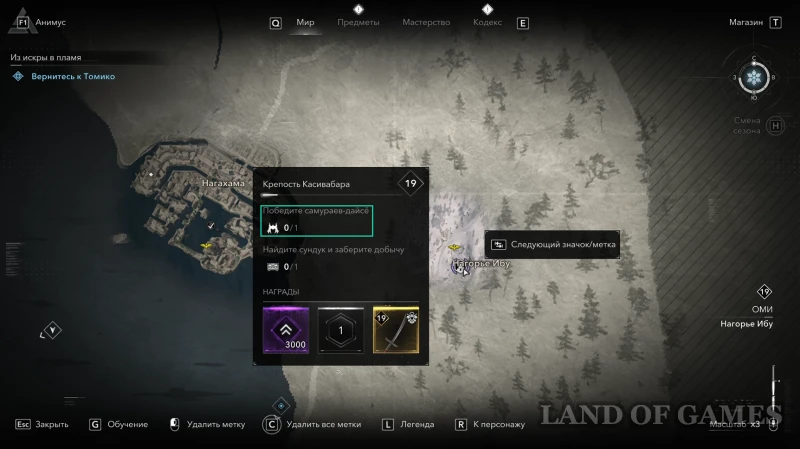This screenshot has height=449, width=800.
Task: Select the defeat samurai-daisho objective
Action: (317, 219)
